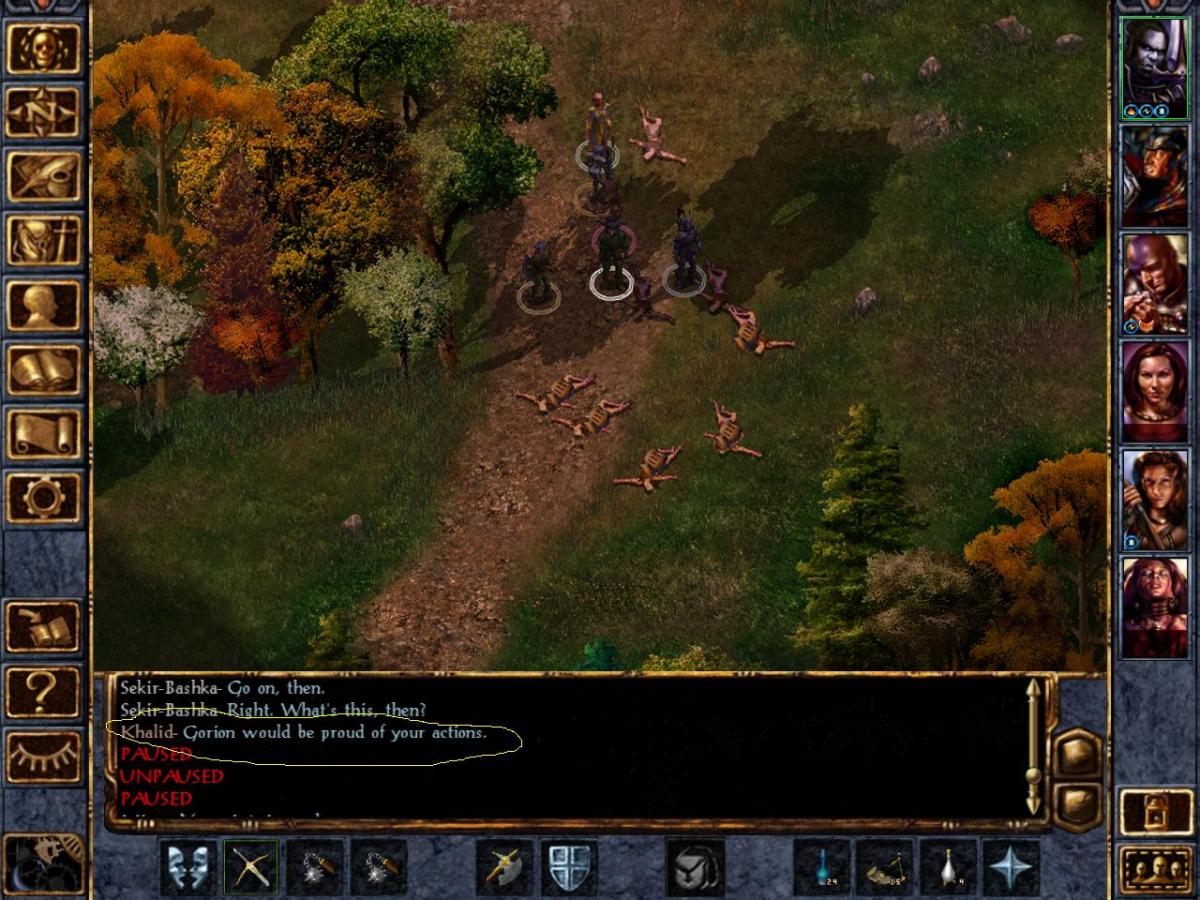The image size is (1200, 900).
Task: Use the blue potion quick item
Action: click(x=821, y=867)
